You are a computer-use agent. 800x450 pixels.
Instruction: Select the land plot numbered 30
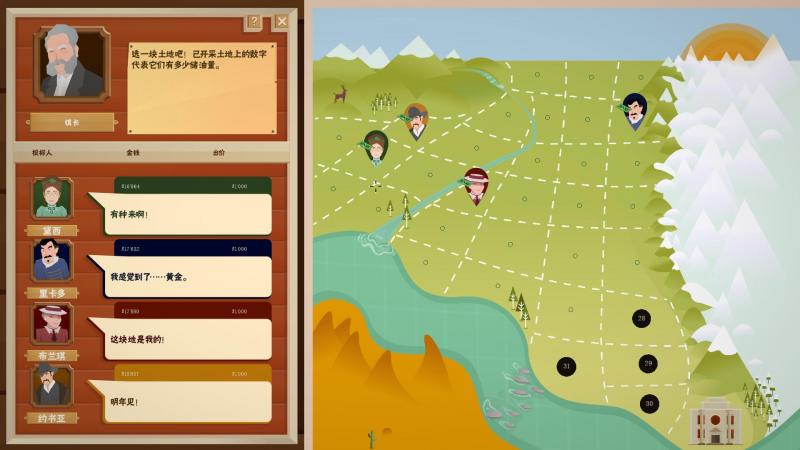coord(648,403)
